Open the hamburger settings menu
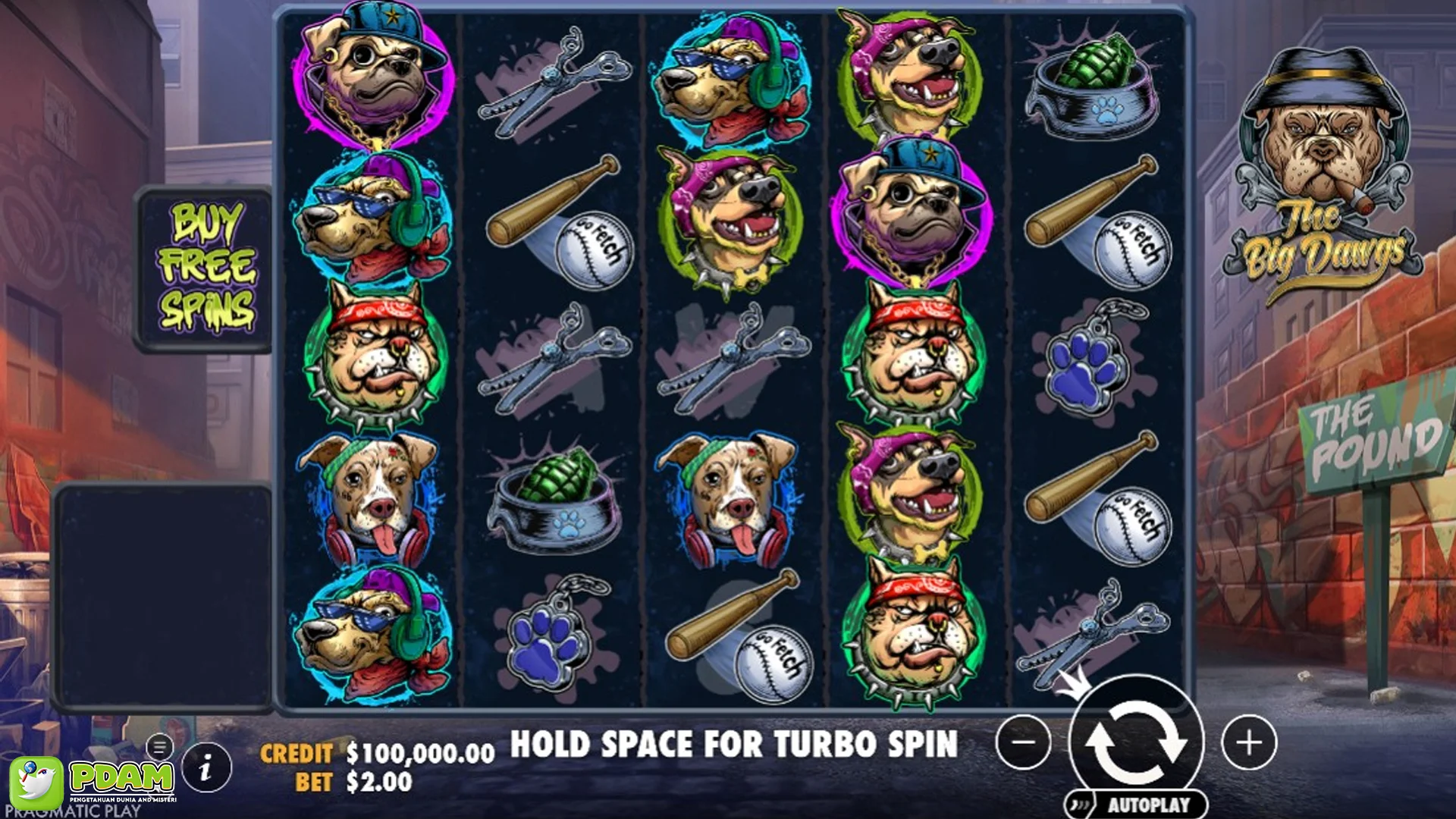This screenshot has width=1456, height=819. point(158,745)
